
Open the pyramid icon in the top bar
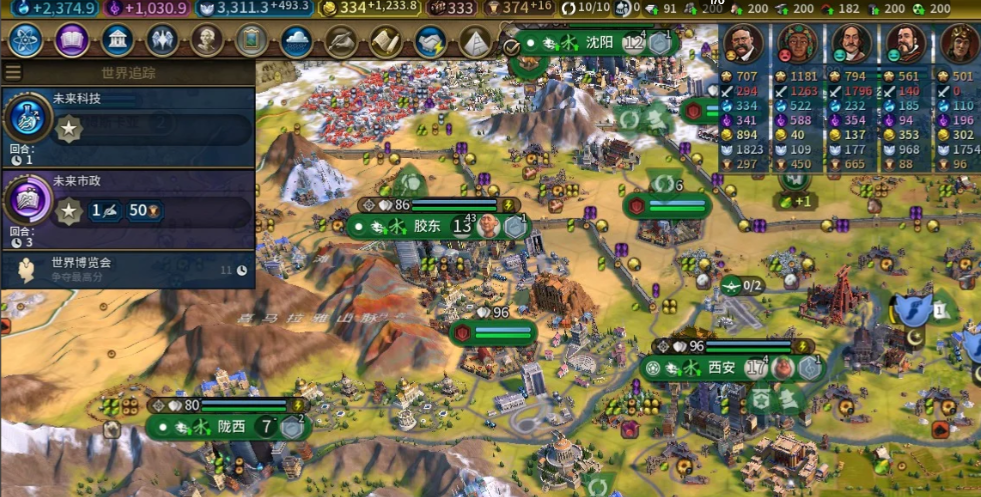(476, 41)
